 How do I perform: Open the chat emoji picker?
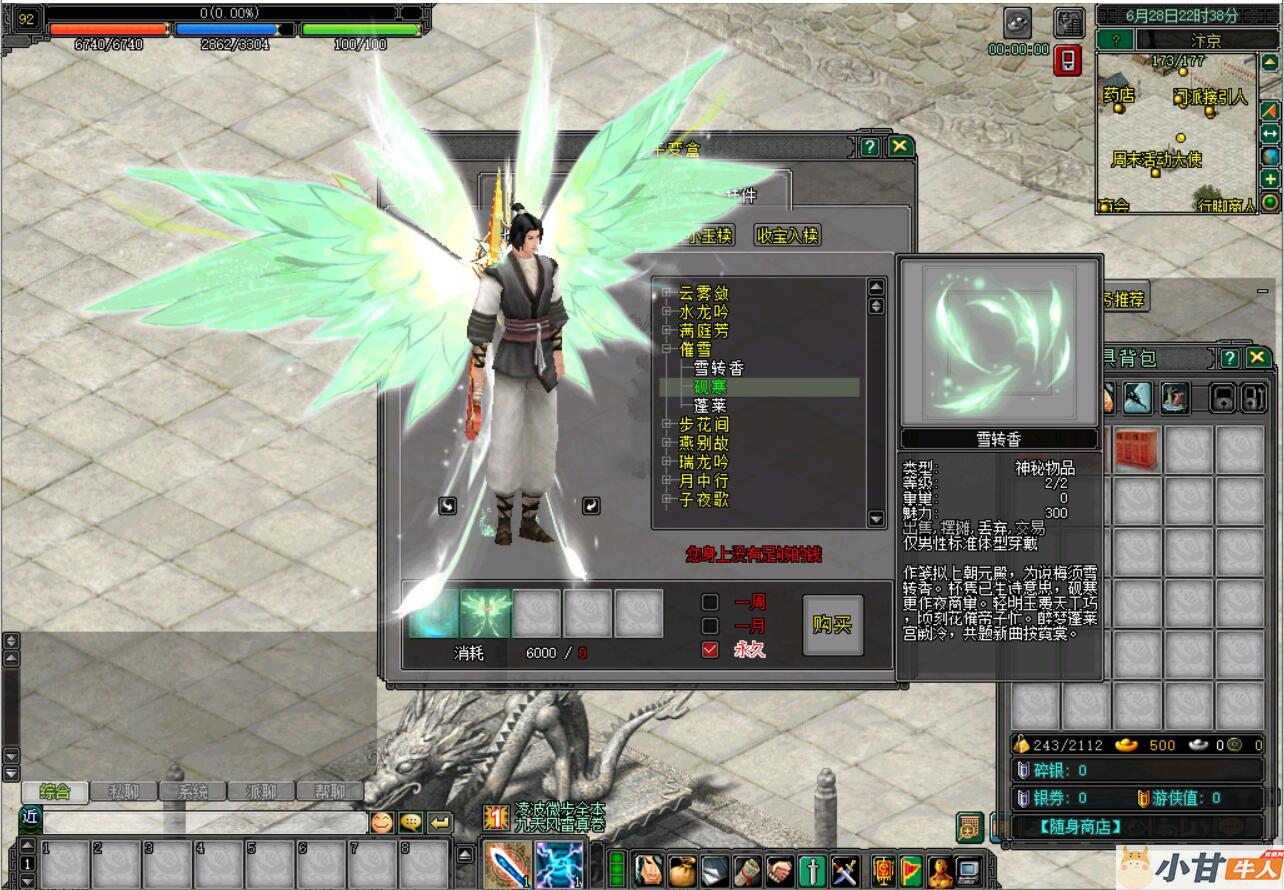point(382,822)
